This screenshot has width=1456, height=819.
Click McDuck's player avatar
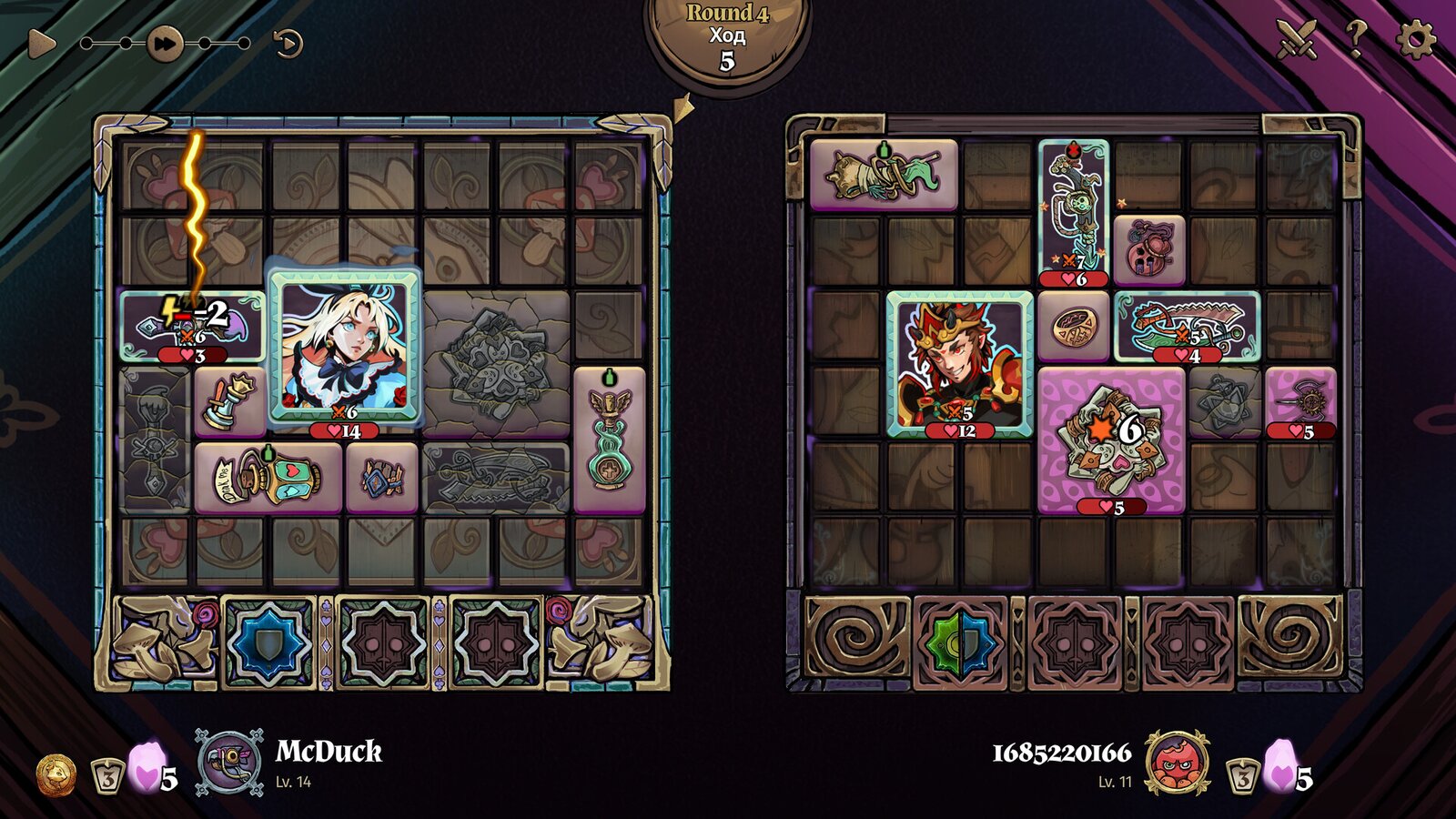230,761
